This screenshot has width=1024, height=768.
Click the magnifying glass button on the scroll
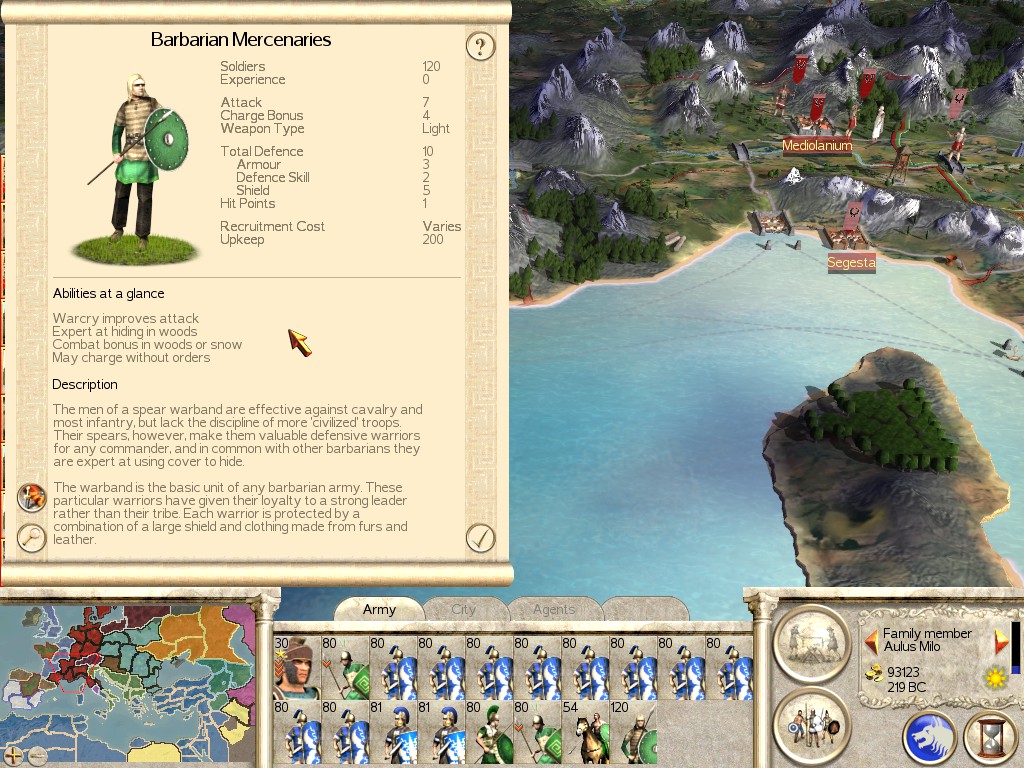[x=32, y=538]
